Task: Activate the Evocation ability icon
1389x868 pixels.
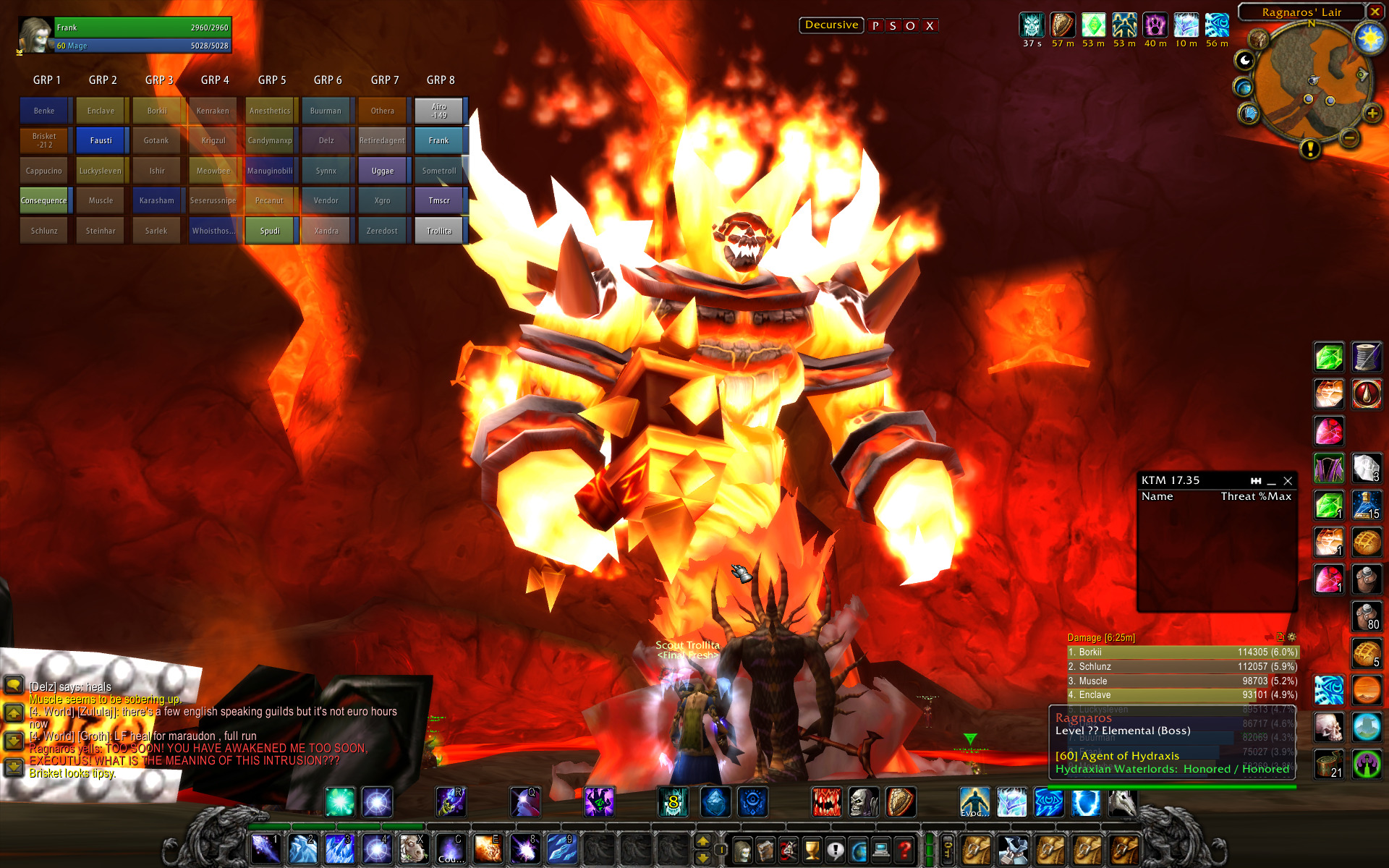Action: click(x=974, y=803)
